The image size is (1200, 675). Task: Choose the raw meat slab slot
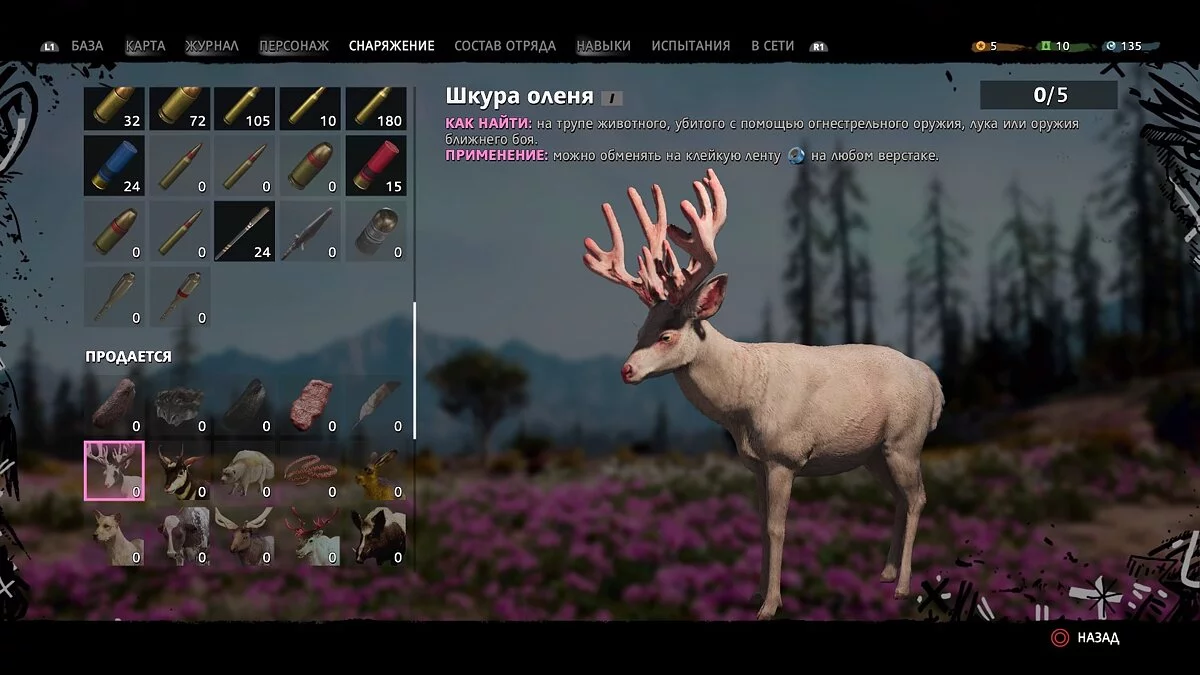310,404
